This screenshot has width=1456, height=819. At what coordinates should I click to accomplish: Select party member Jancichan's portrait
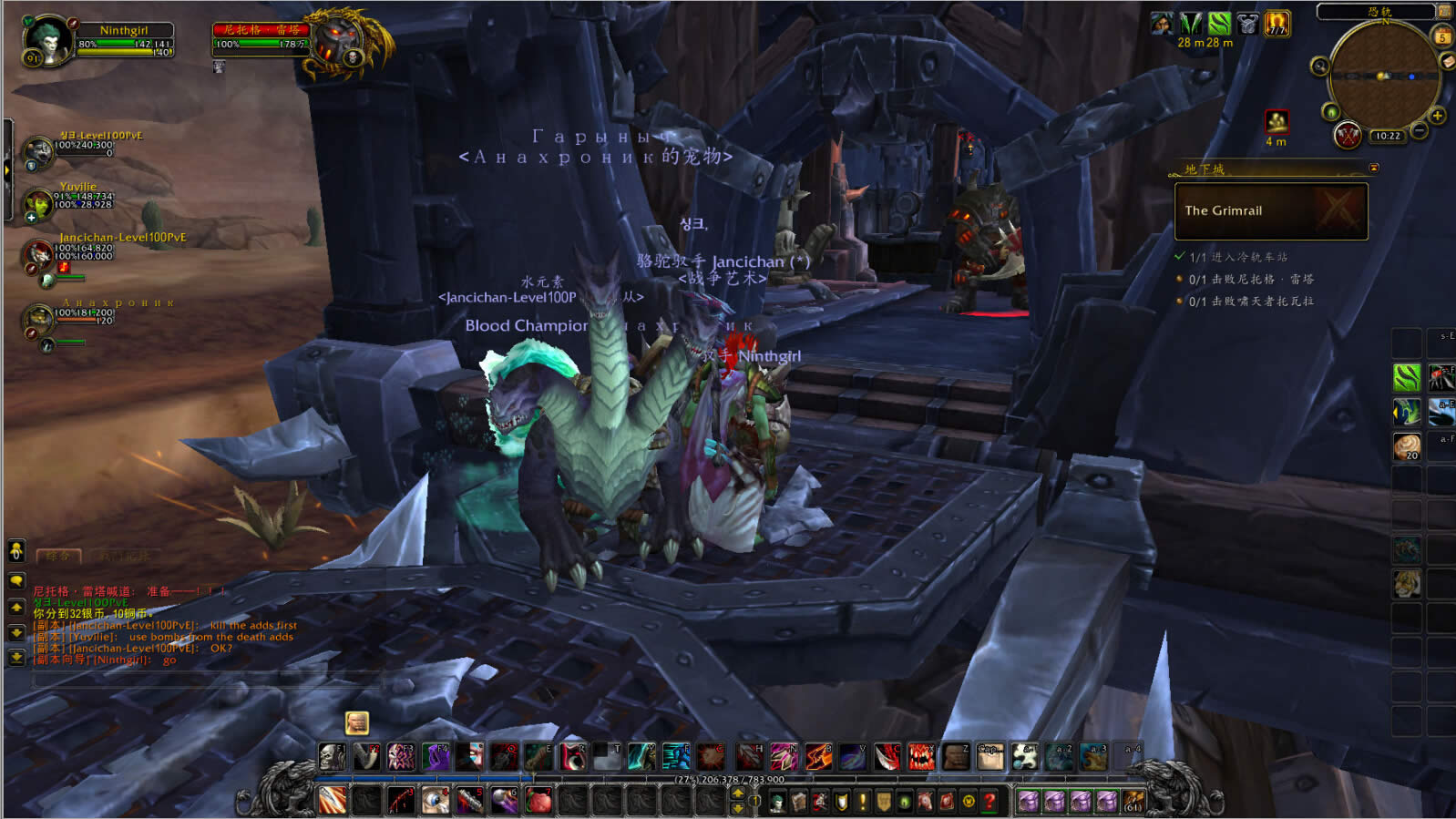tap(38, 253)
